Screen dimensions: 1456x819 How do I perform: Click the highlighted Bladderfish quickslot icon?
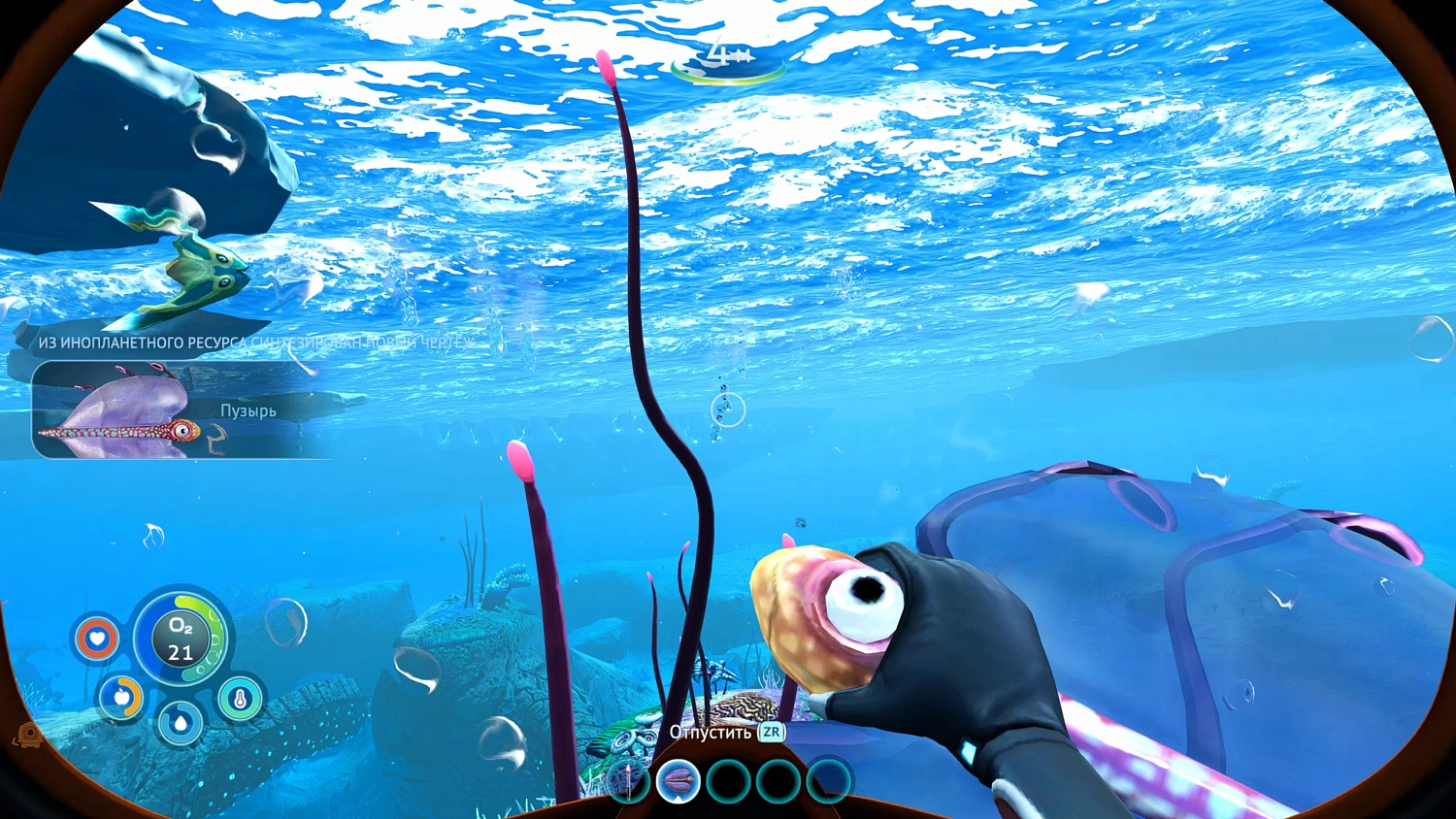pos(678,779)
